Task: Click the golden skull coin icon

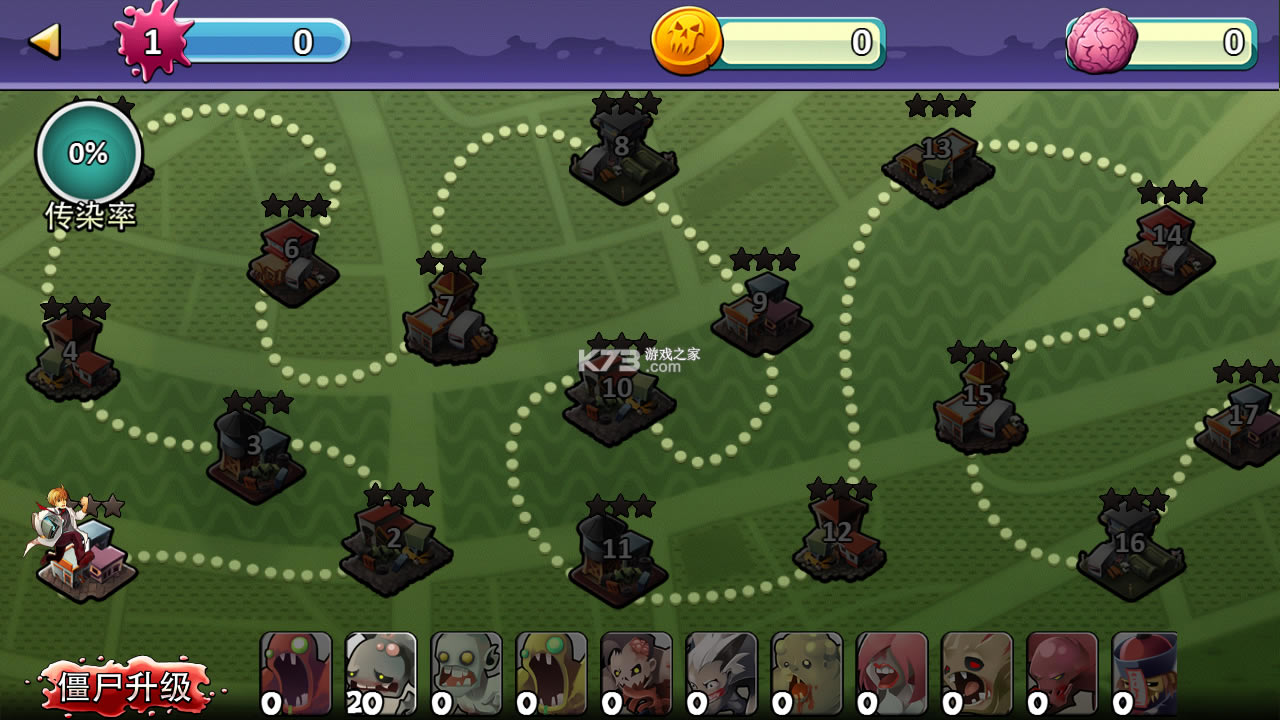Action: point(689,42)
